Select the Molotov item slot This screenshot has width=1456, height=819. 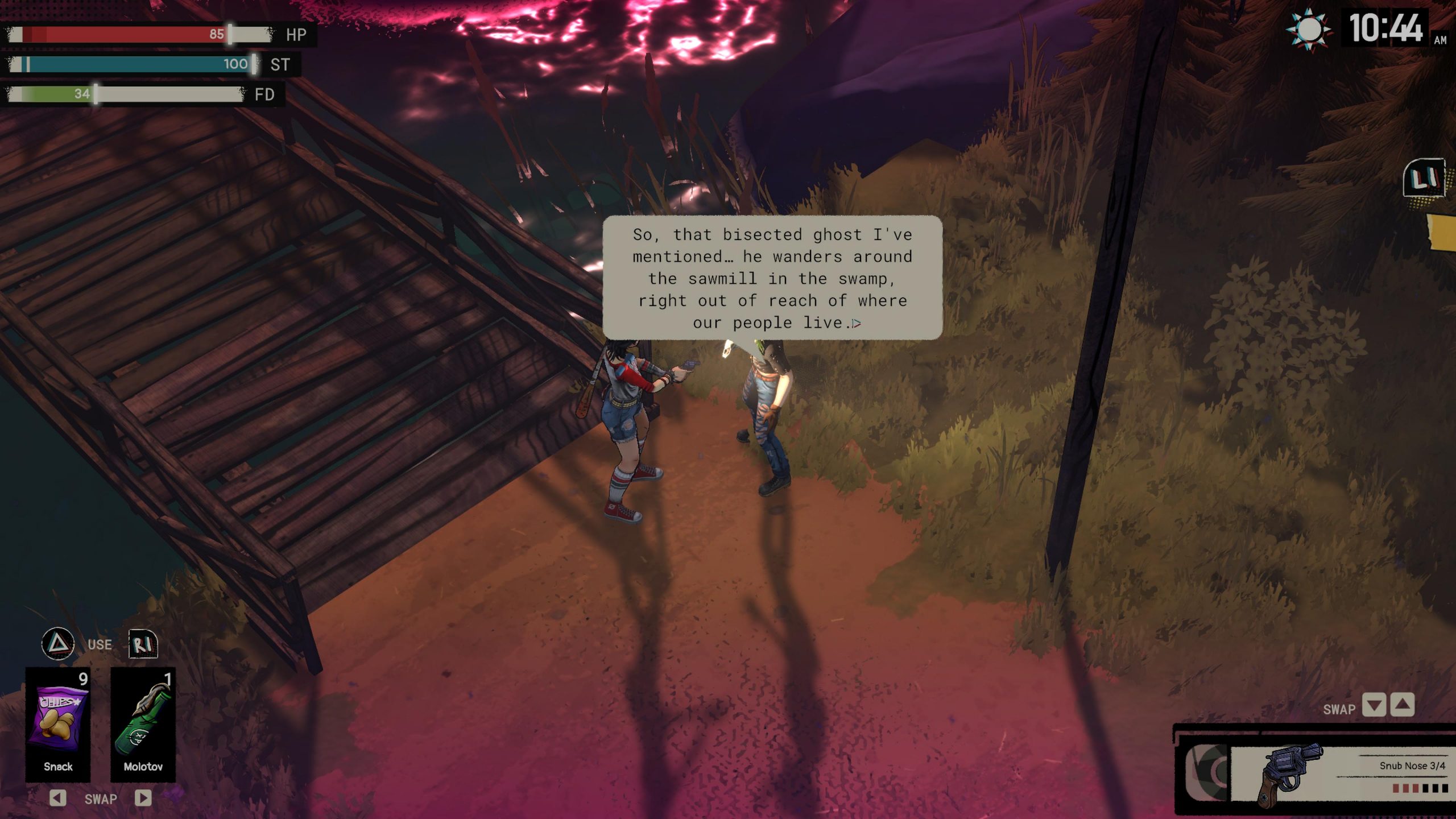(x=143, y=723)
